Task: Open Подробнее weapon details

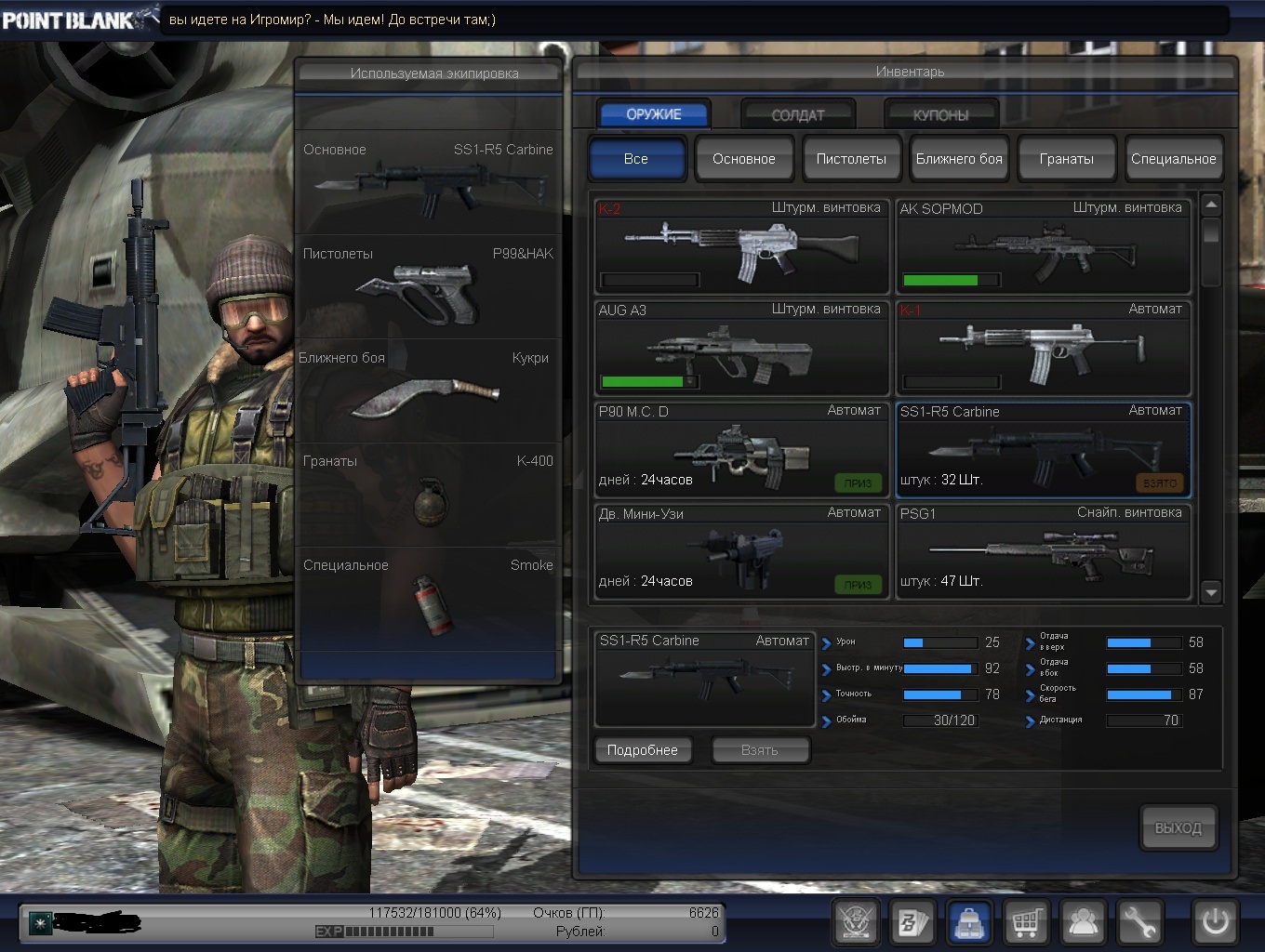Action: click(643, 750)
